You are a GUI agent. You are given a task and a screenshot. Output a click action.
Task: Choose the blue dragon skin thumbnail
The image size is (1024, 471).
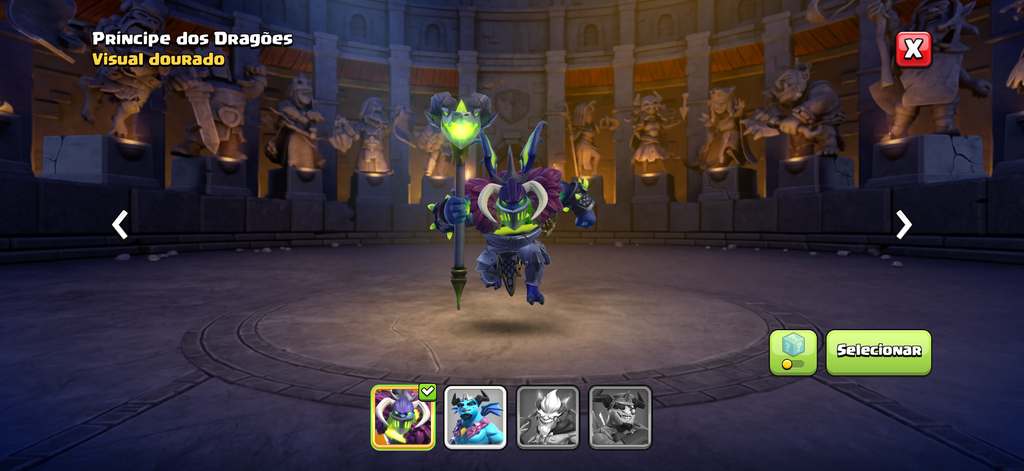coord(475,417)
